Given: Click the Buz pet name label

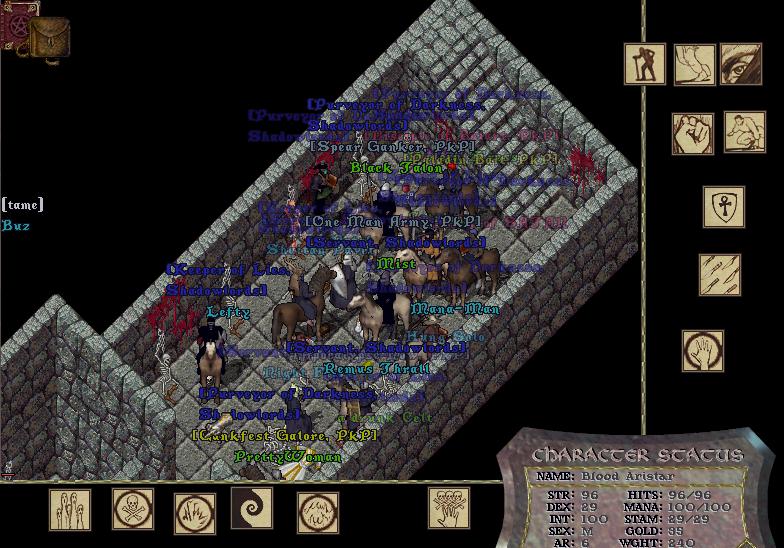Looking at the screenshot, I should [16, 226].
